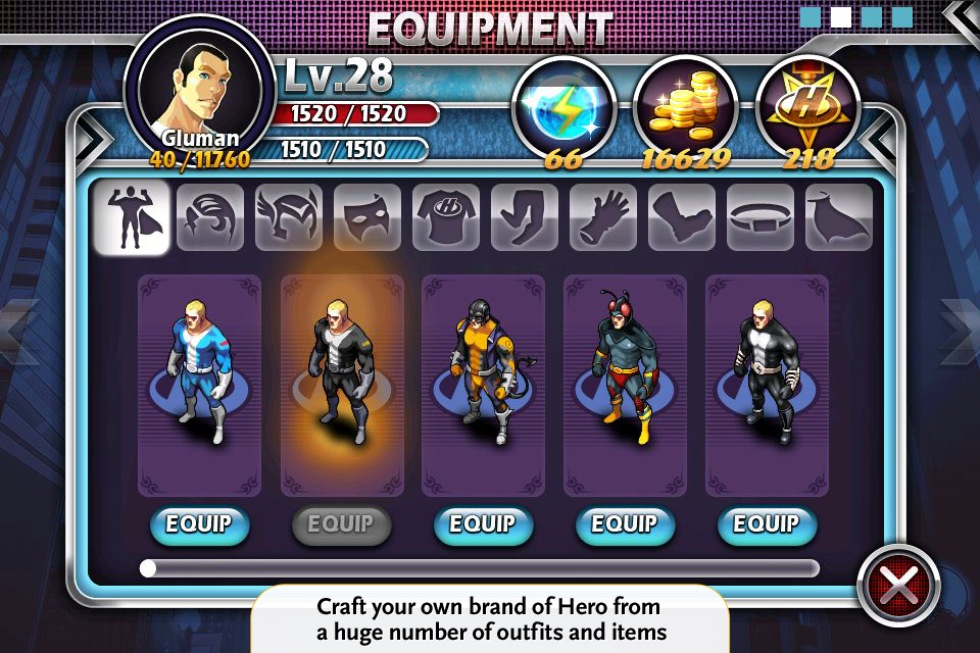The width and height of the screenshot is (980, 653).
Task: Select the full costume category tab
Action: click(x=131, y=217)
